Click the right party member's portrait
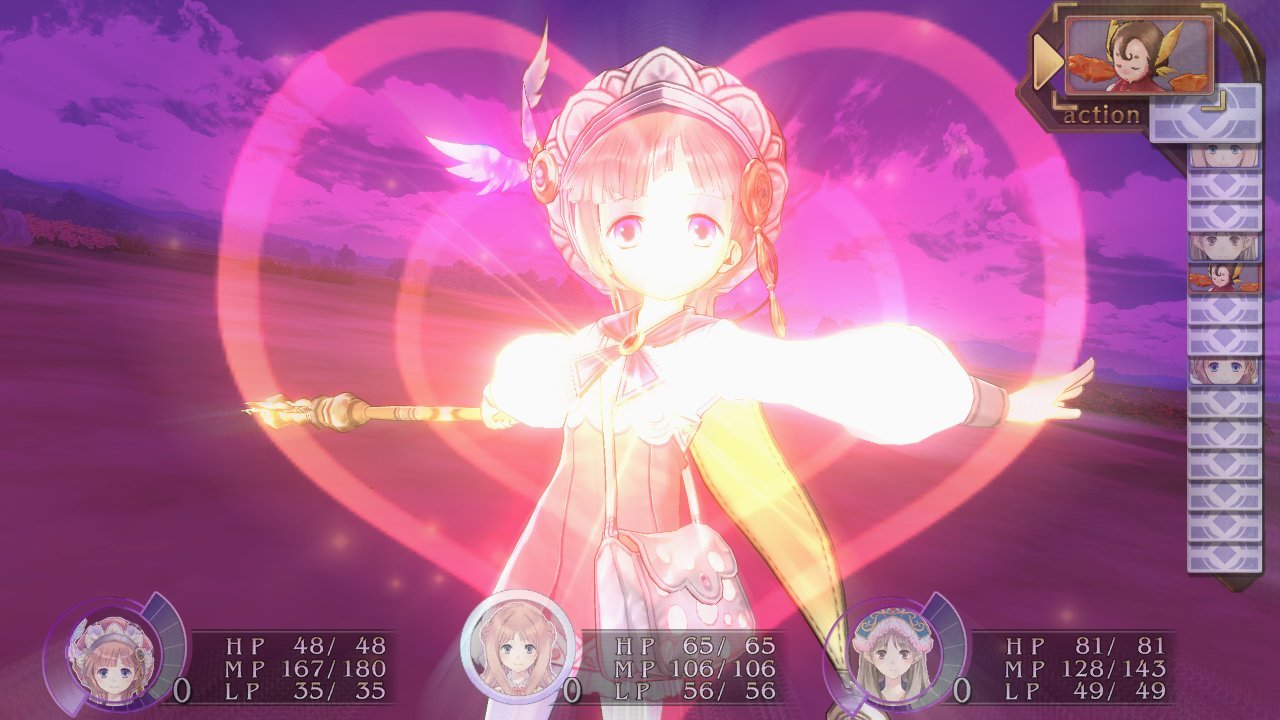 click(x=893, y=655)
